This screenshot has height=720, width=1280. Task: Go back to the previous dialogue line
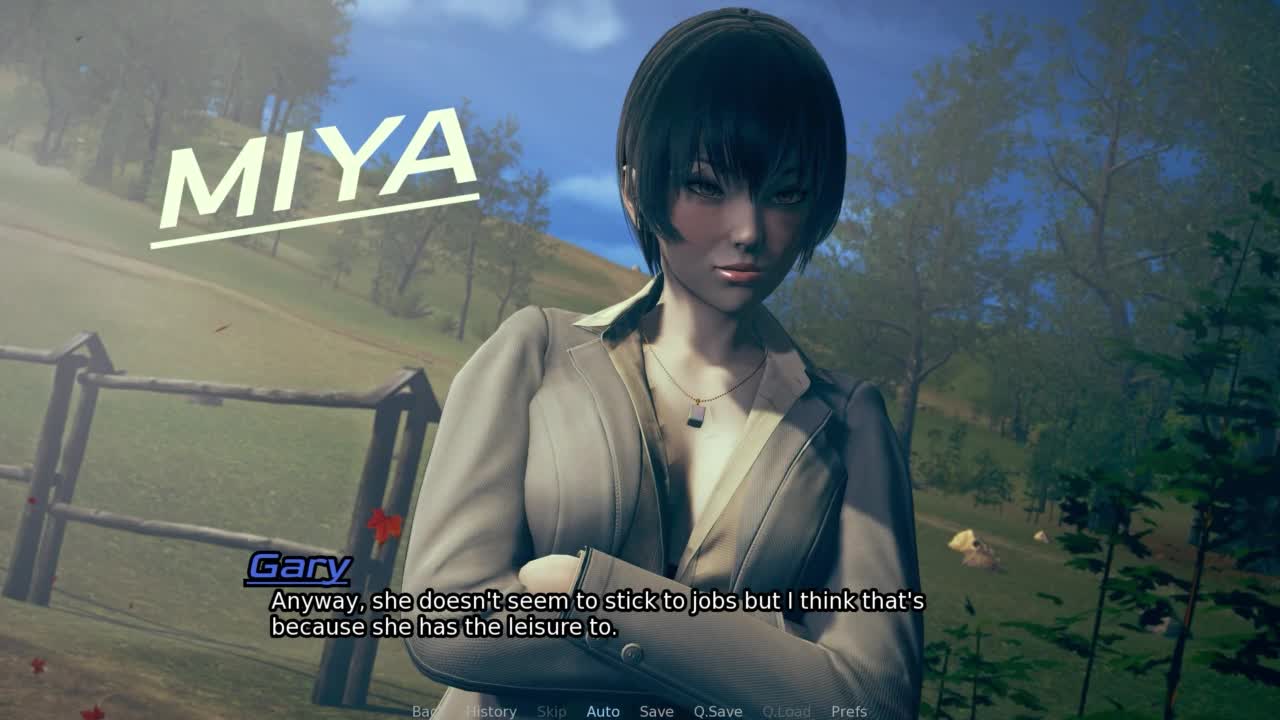[426, 711]
